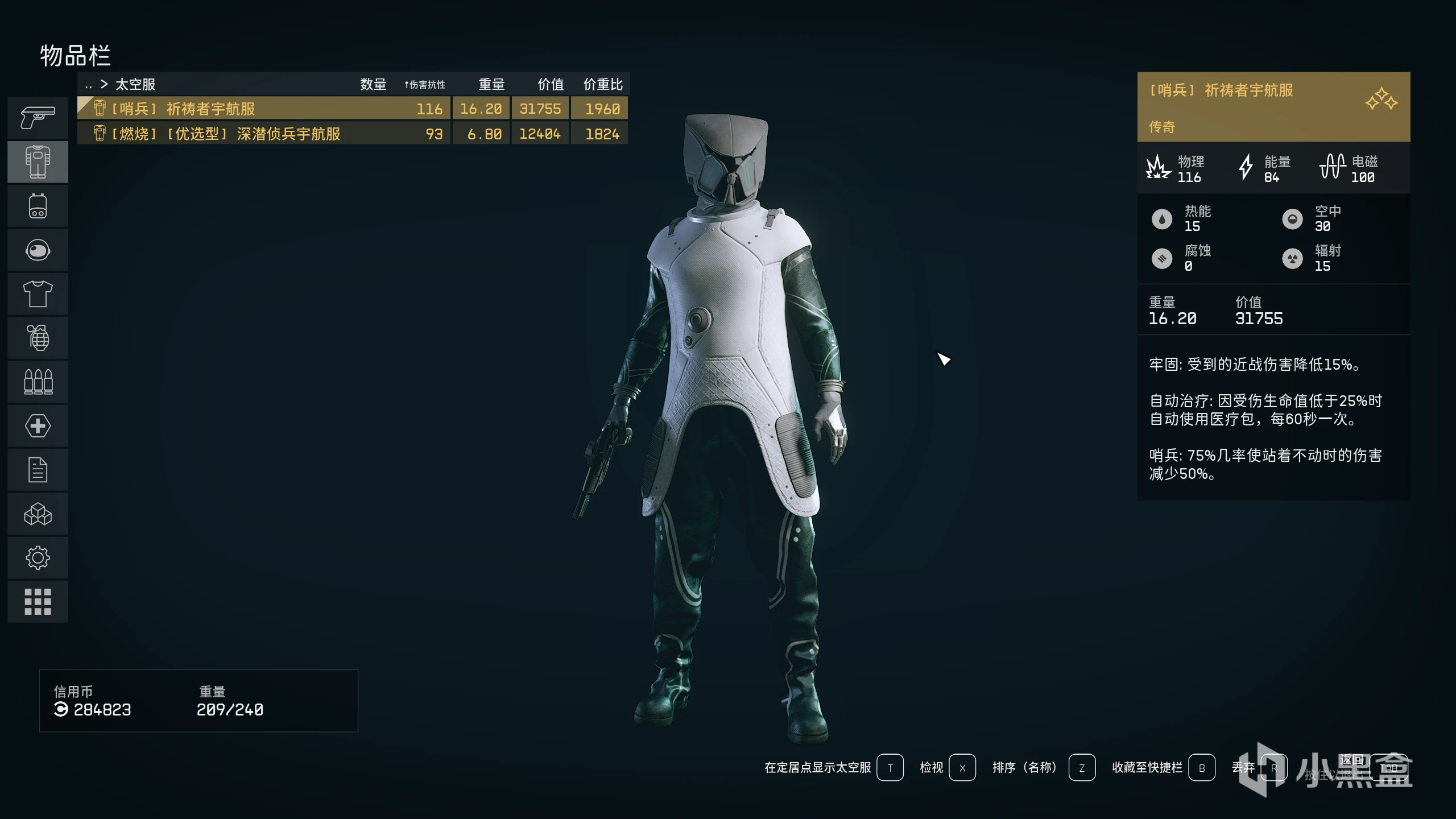Open the throwables grenade icon
Viewport: 1456px width, 819px height.
coord(38,338)
